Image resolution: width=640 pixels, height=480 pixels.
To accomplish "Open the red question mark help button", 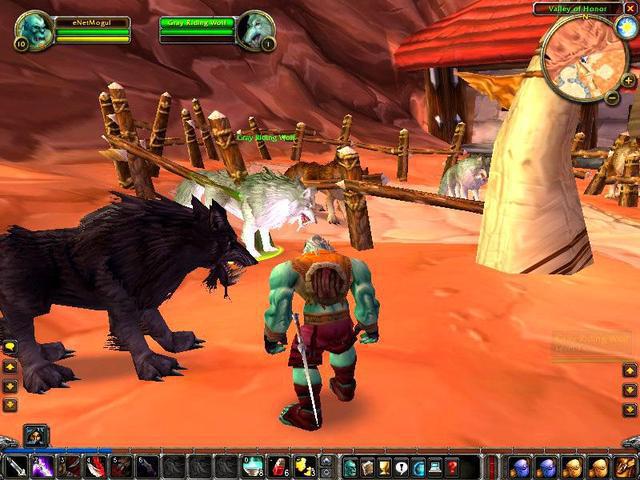I will tap(452, 466).
